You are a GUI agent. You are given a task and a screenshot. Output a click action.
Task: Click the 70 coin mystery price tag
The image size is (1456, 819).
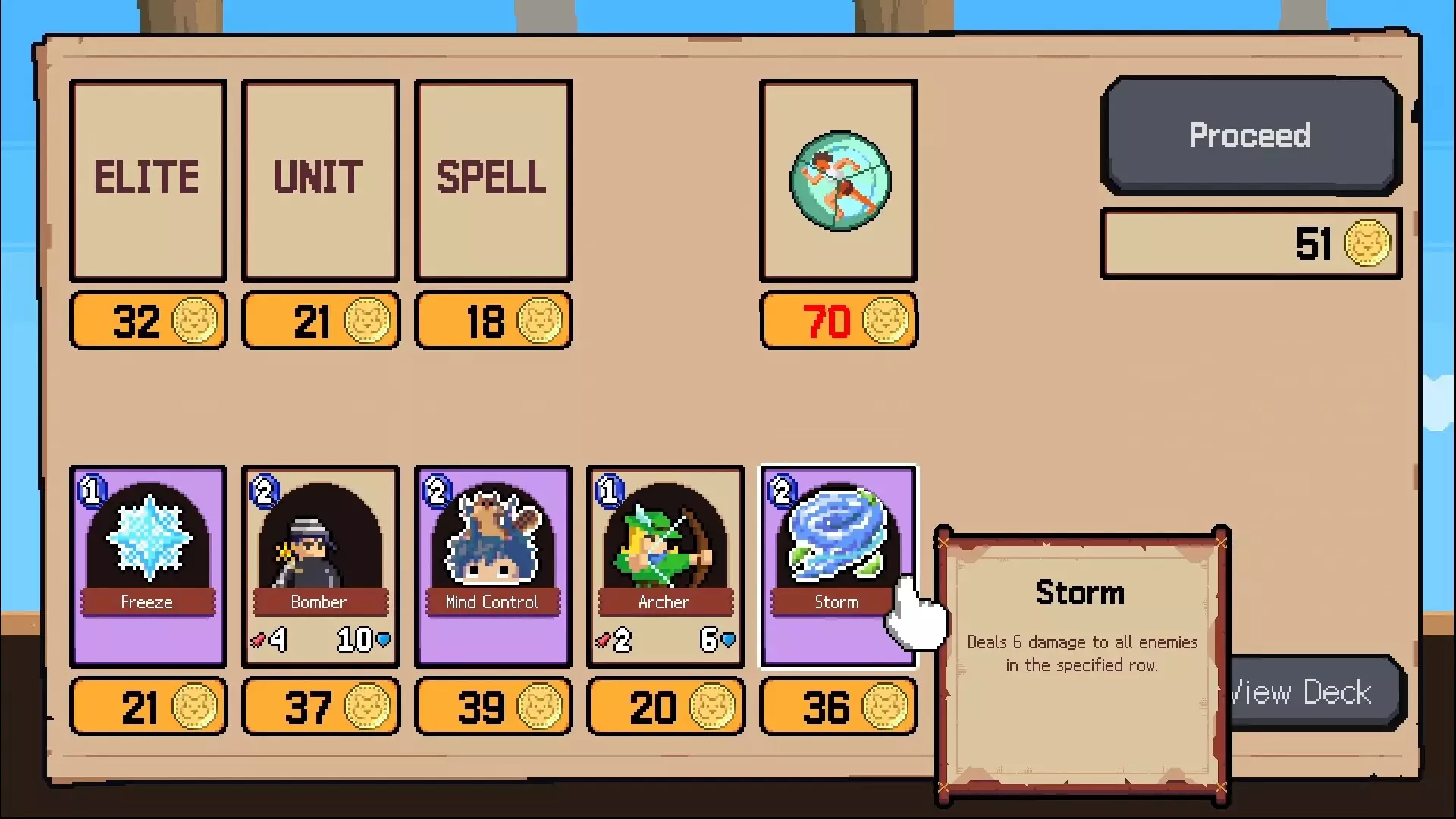pos(838,320)
